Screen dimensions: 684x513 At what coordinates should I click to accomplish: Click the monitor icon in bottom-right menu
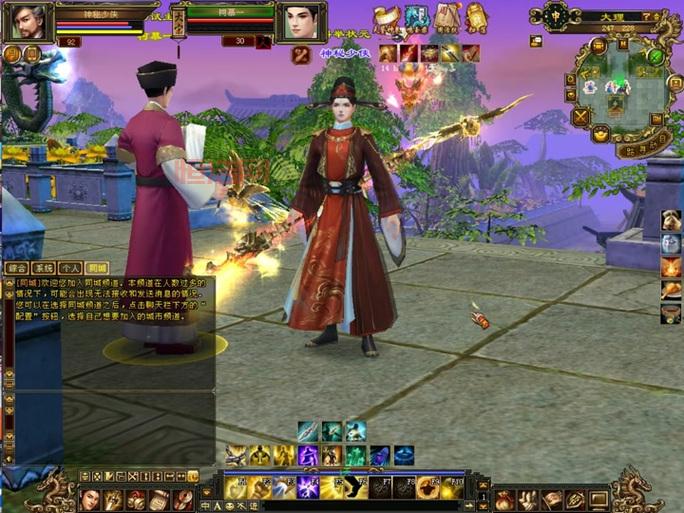[x=599, y=498]
